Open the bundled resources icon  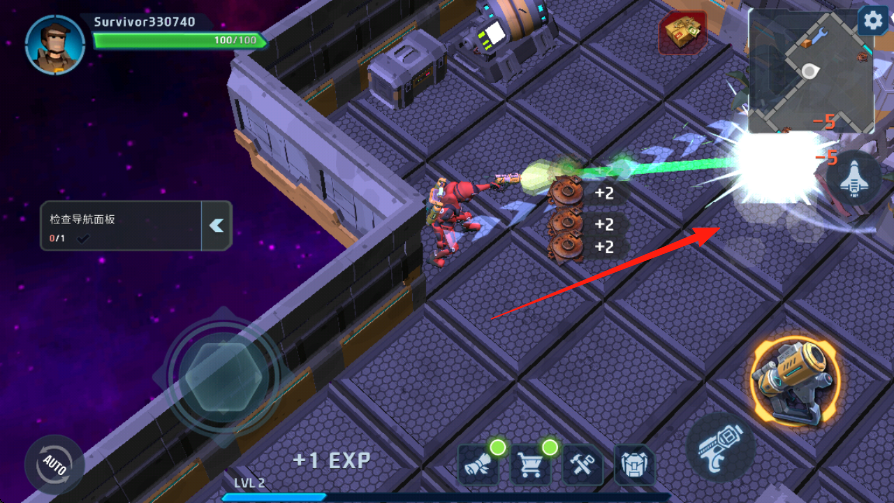pyautogui.click(x=480, y=465)
